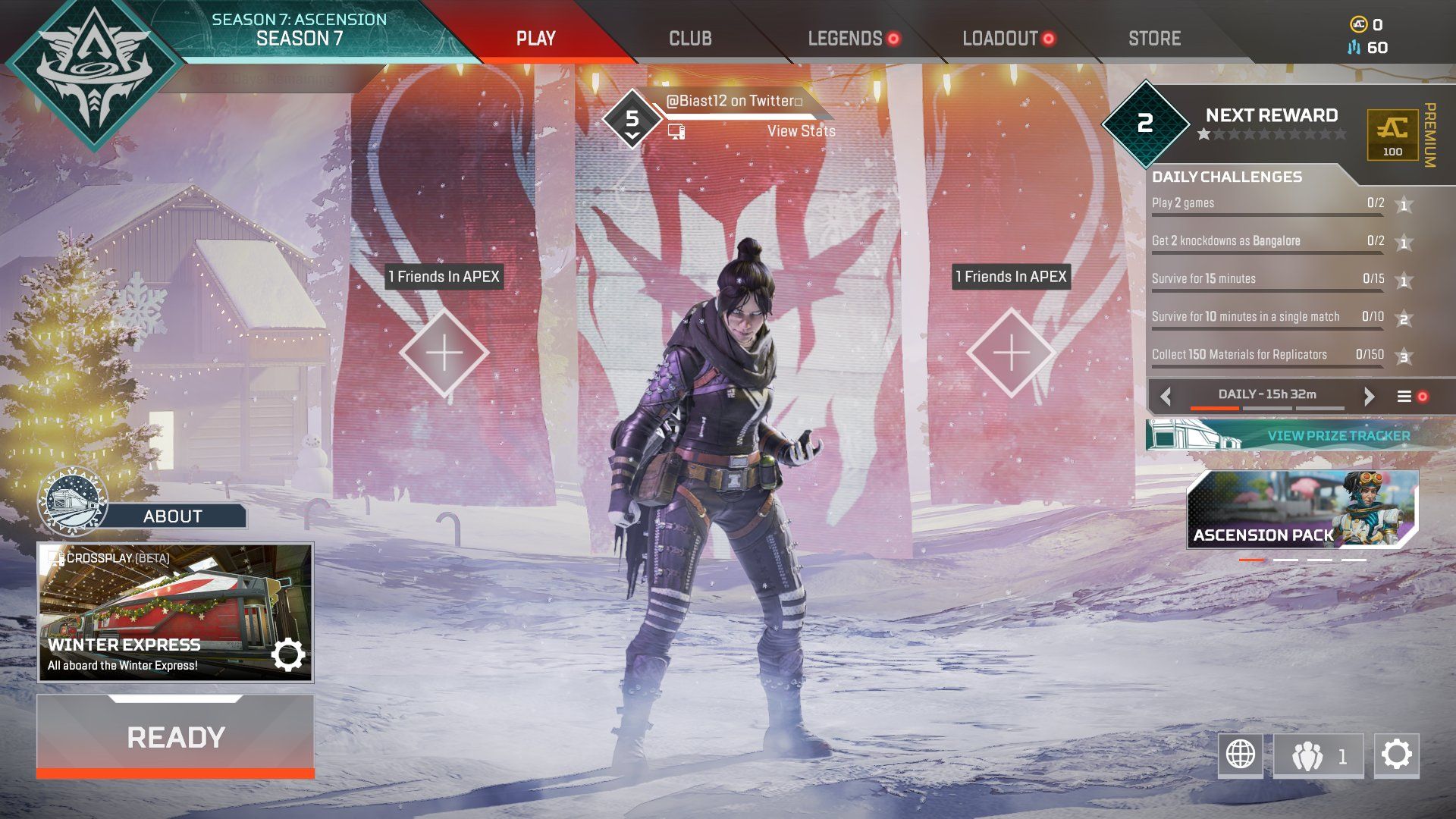Open the settings gear in bottom corner
Screen dimensions: 1456x819
[x=1396, y=755]
